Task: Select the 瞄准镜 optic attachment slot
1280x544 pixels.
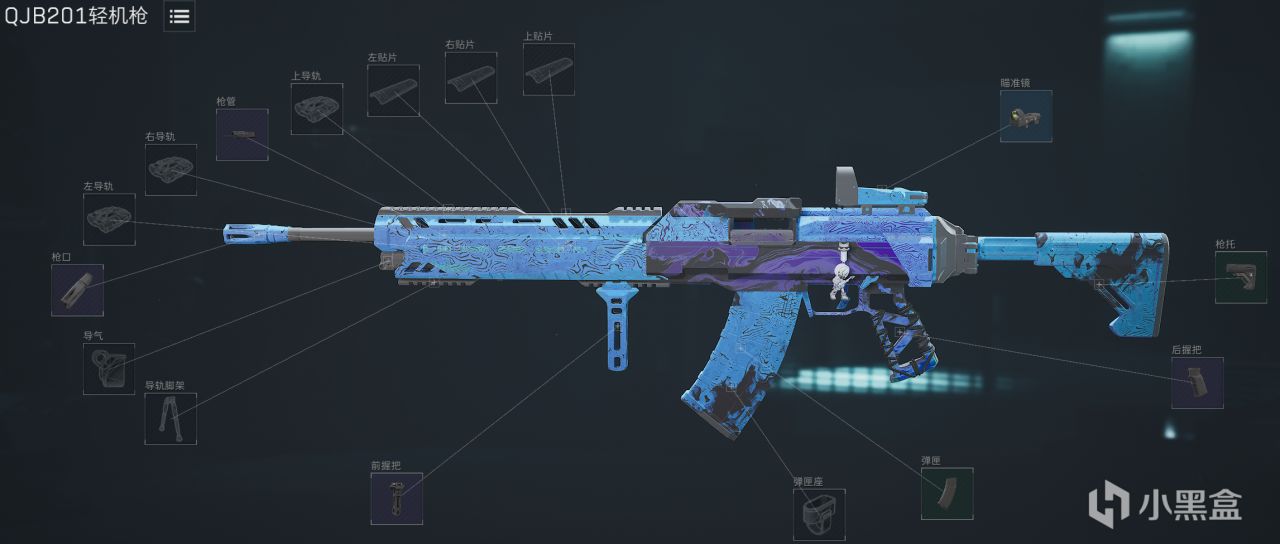Action: pos(1026,116)
